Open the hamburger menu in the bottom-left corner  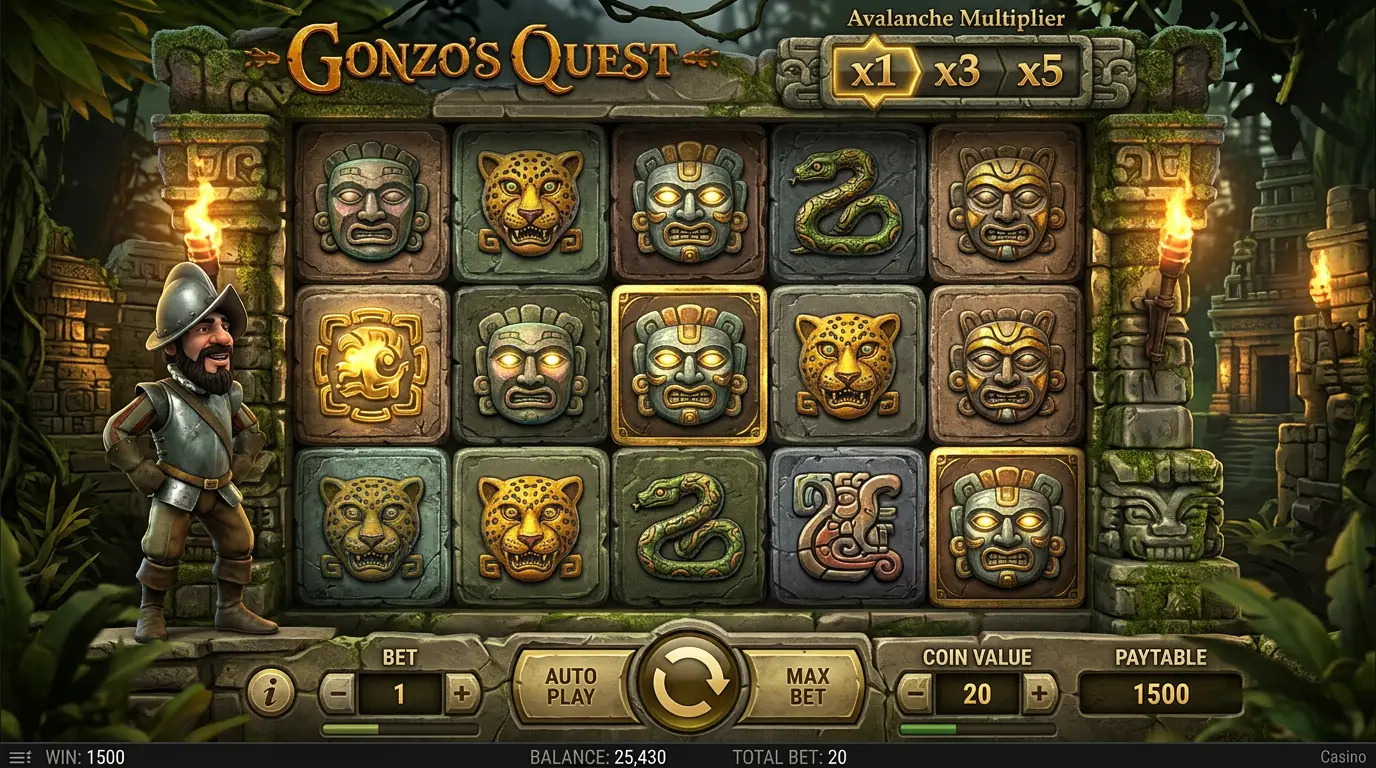[22, 756]
